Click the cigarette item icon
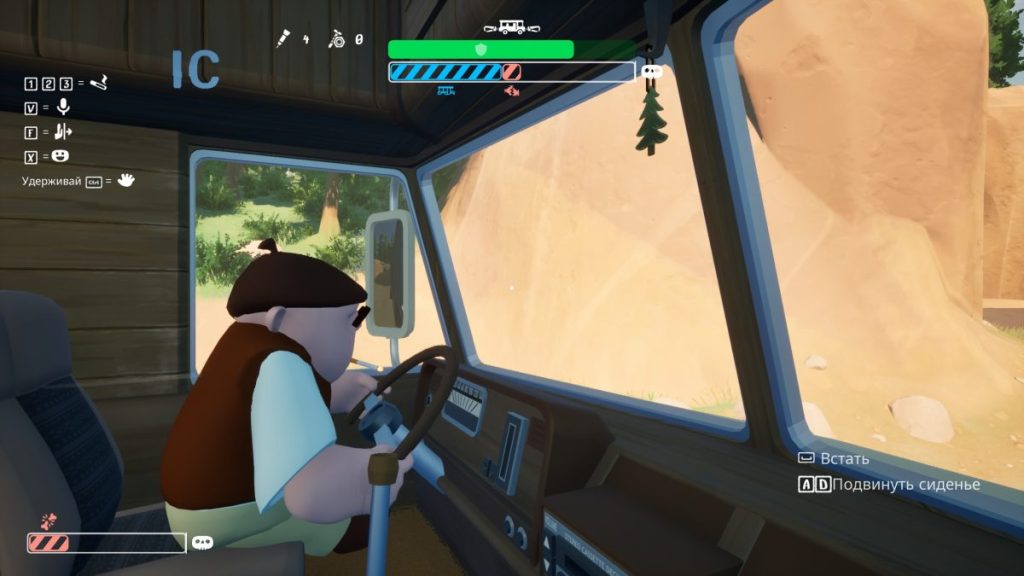Viewport: 1024px width, 576px height. tap(98, 83)
